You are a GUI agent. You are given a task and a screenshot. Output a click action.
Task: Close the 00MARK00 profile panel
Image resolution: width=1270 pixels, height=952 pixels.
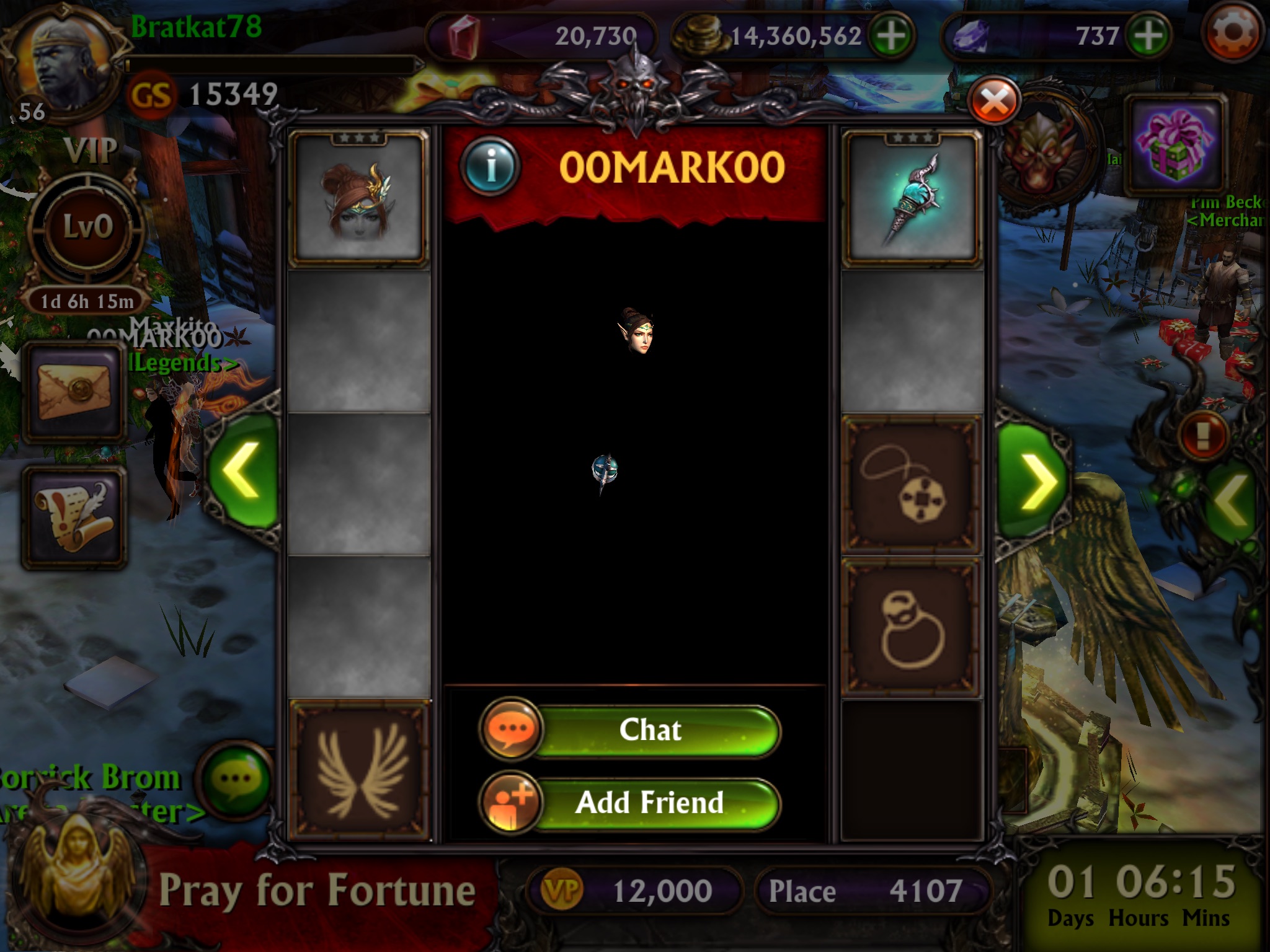click(994, 102)
